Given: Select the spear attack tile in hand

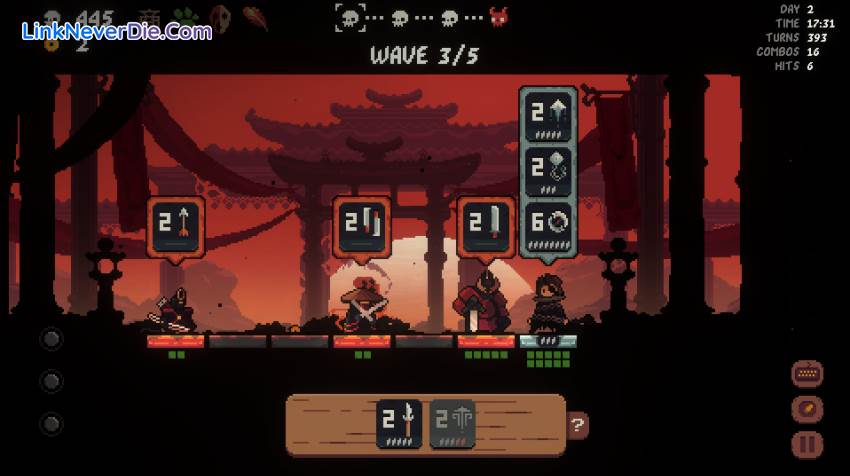Looking at the screenshot, I should [x=399, y=424].
